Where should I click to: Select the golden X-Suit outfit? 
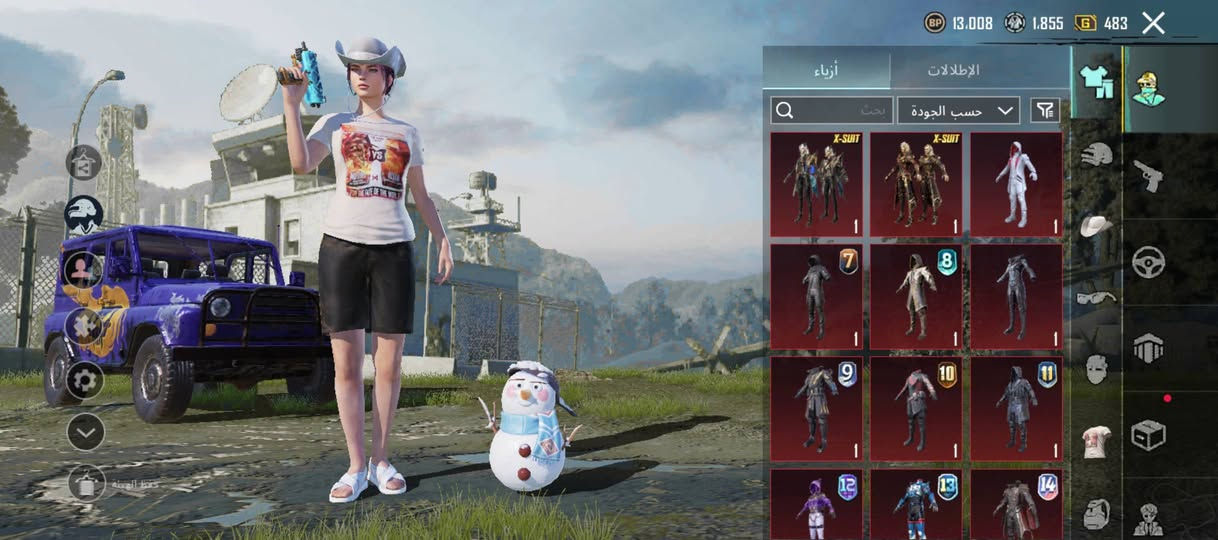916,184
